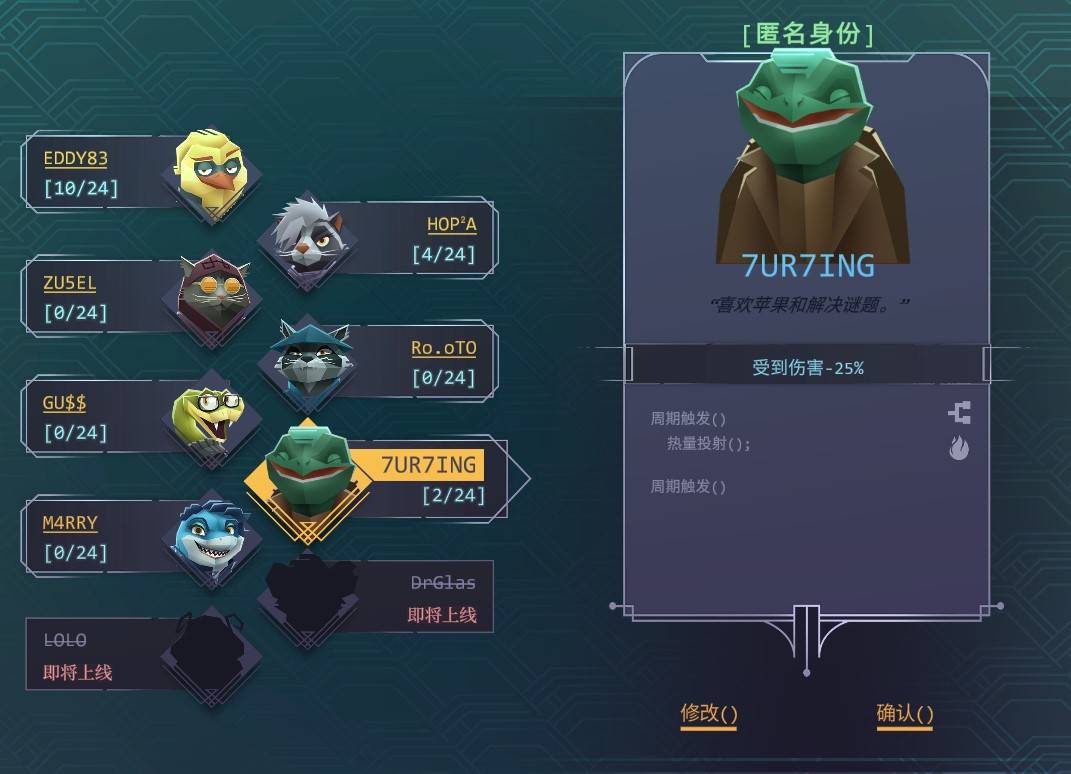1071x774 pixels.
Task: Pick the M4RRY shark character
Action: (211, 539)
